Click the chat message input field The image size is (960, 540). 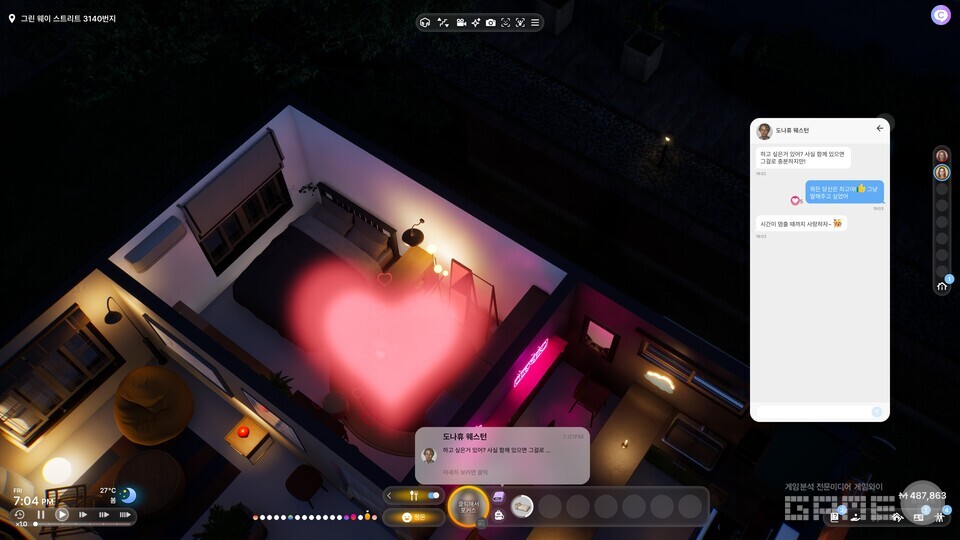point(810,411)
